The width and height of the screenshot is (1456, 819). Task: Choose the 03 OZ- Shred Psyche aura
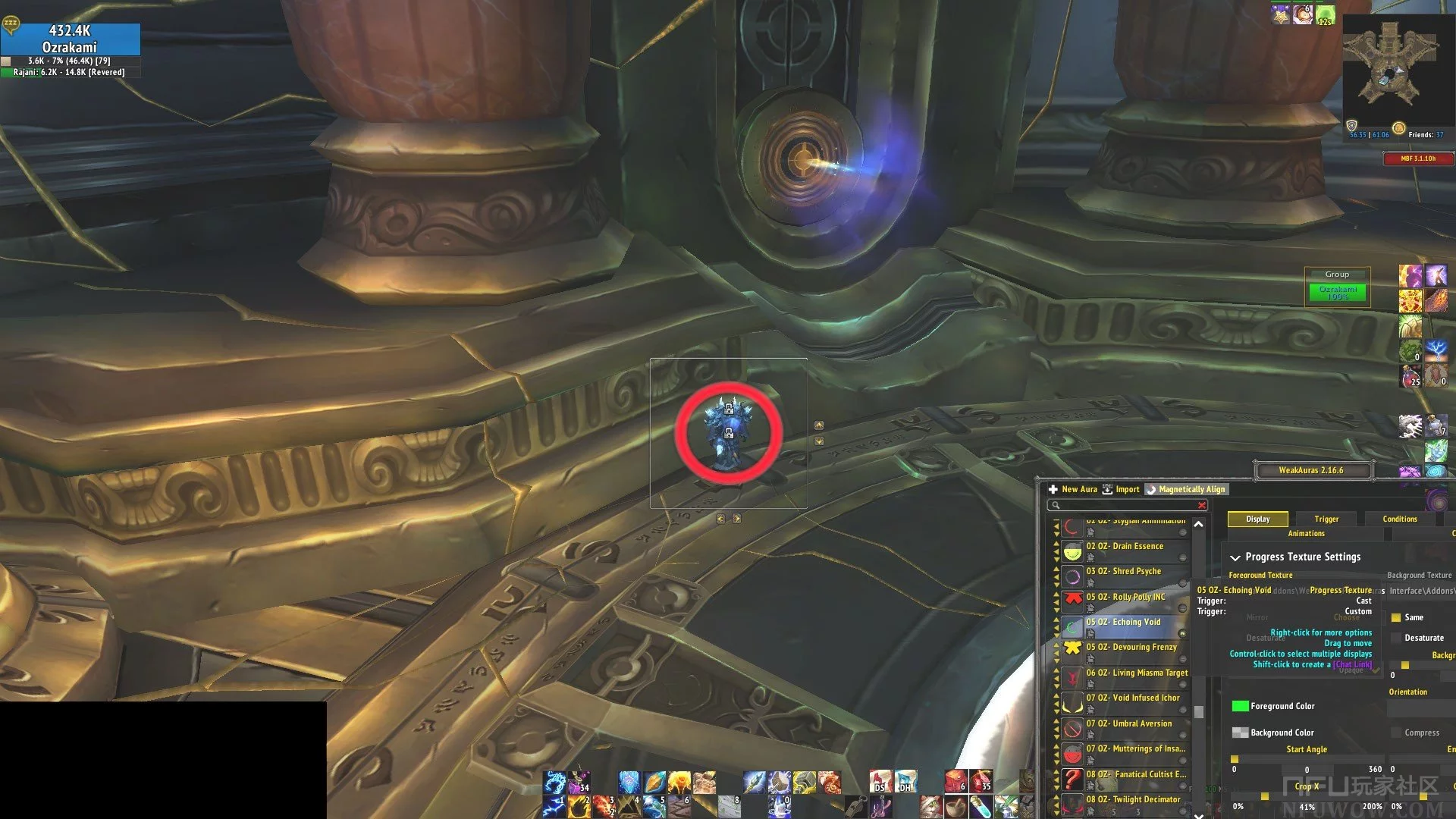(1123, 571)
